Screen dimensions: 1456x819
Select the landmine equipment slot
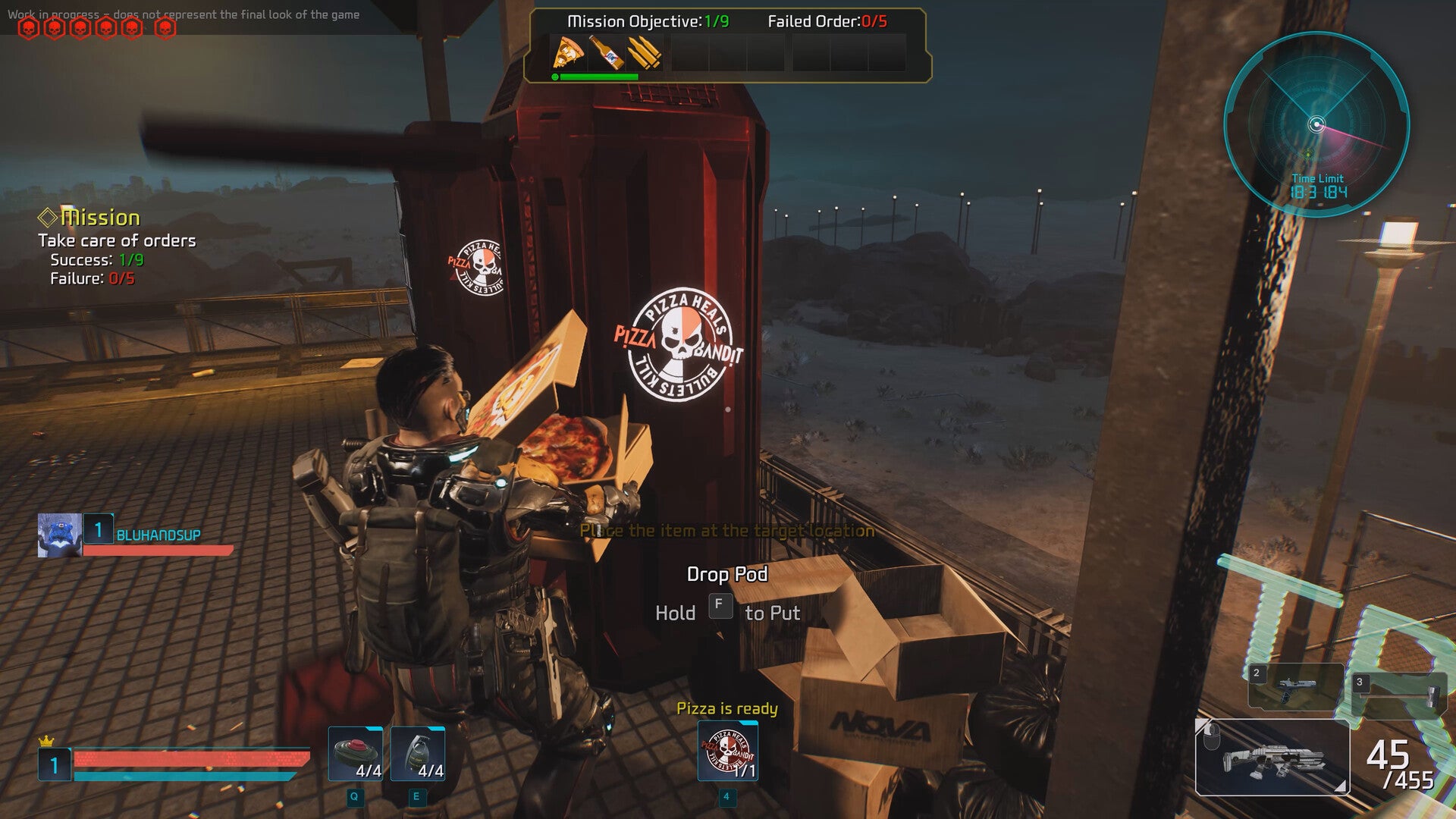point(356,754)
